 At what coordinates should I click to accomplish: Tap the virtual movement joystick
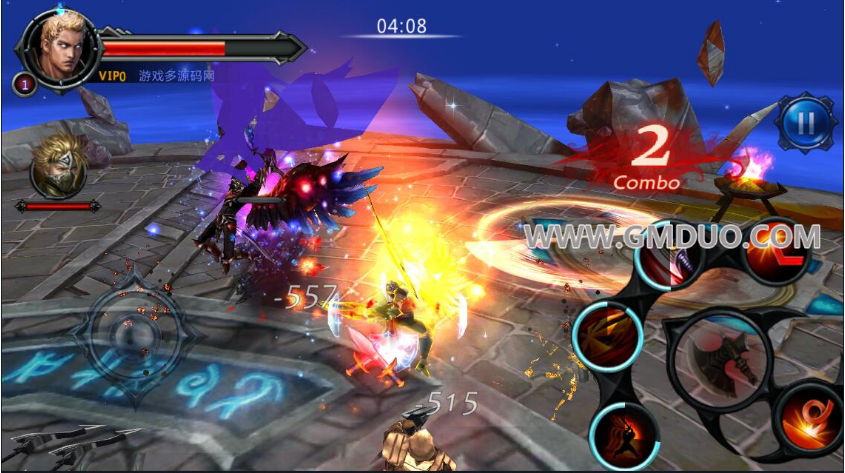tap(134, 331)
